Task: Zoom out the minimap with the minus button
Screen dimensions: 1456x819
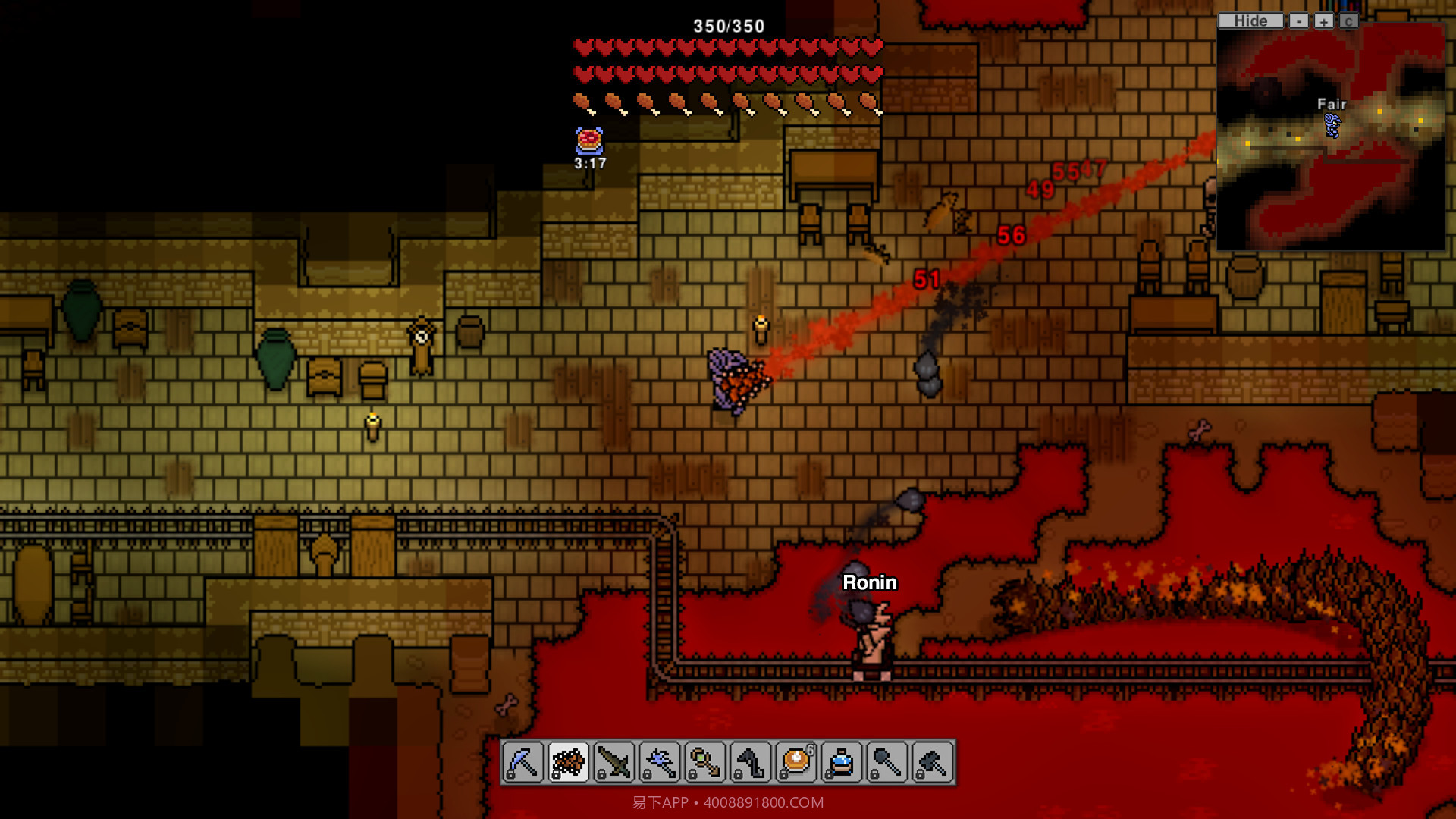Action: 1299,21
